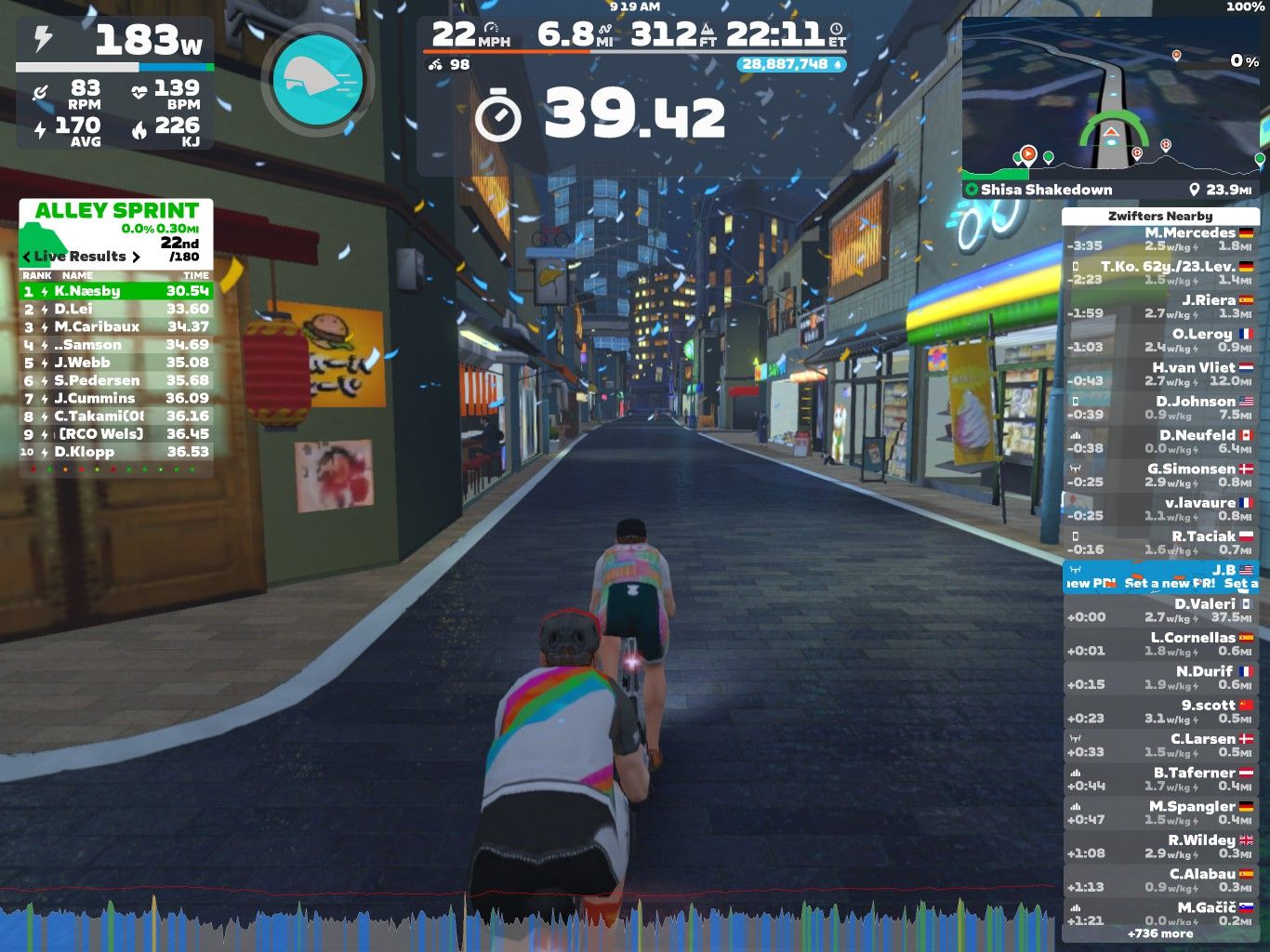Image resolution: width=1270 pixels, height=952 pixels.
Task: Select O.Leroy in the rider list
Action: tap(1160, 340)
